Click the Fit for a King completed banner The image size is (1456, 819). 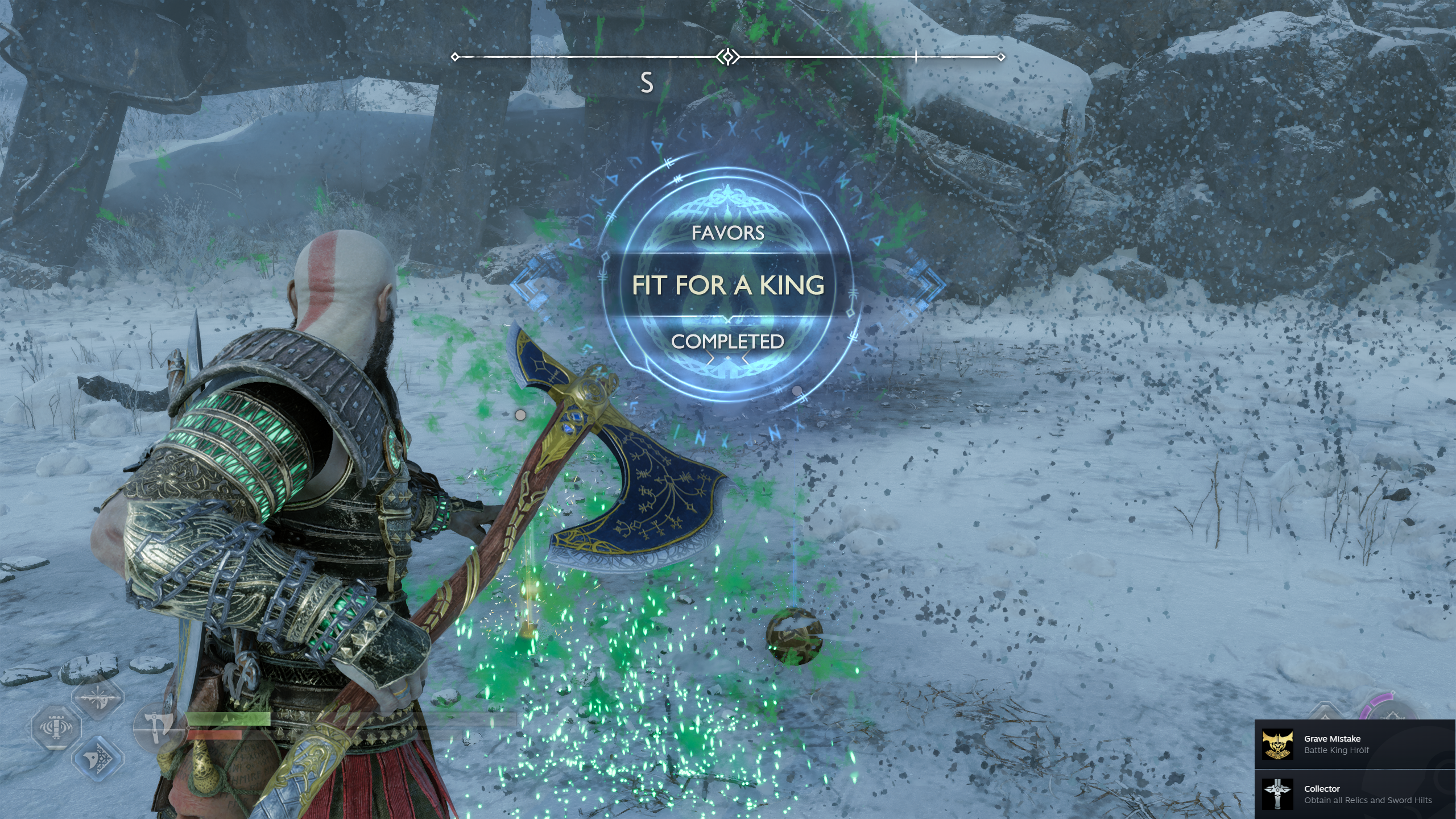point(728,285)
